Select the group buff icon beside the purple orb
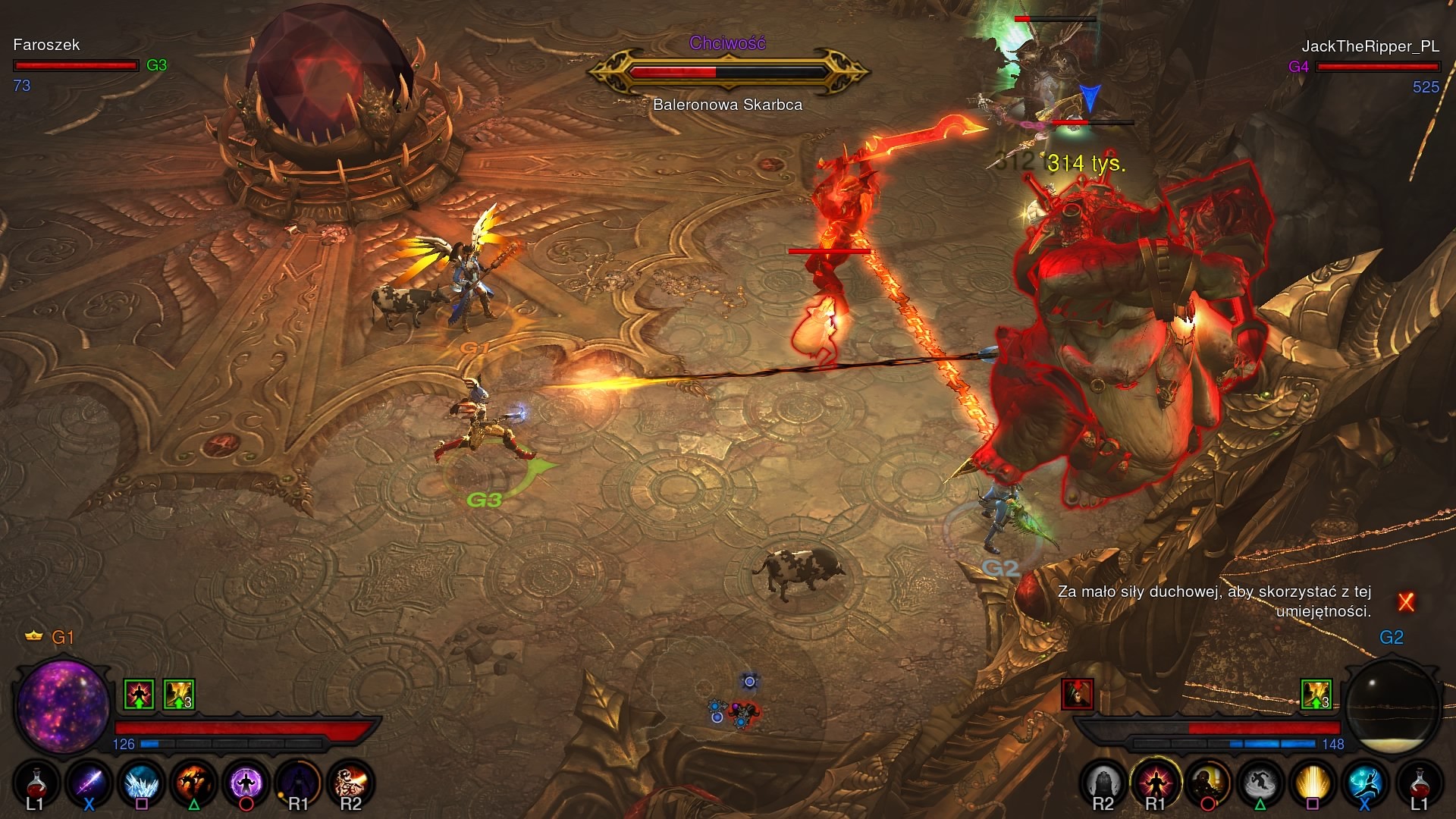 click(x=179, y=694)
